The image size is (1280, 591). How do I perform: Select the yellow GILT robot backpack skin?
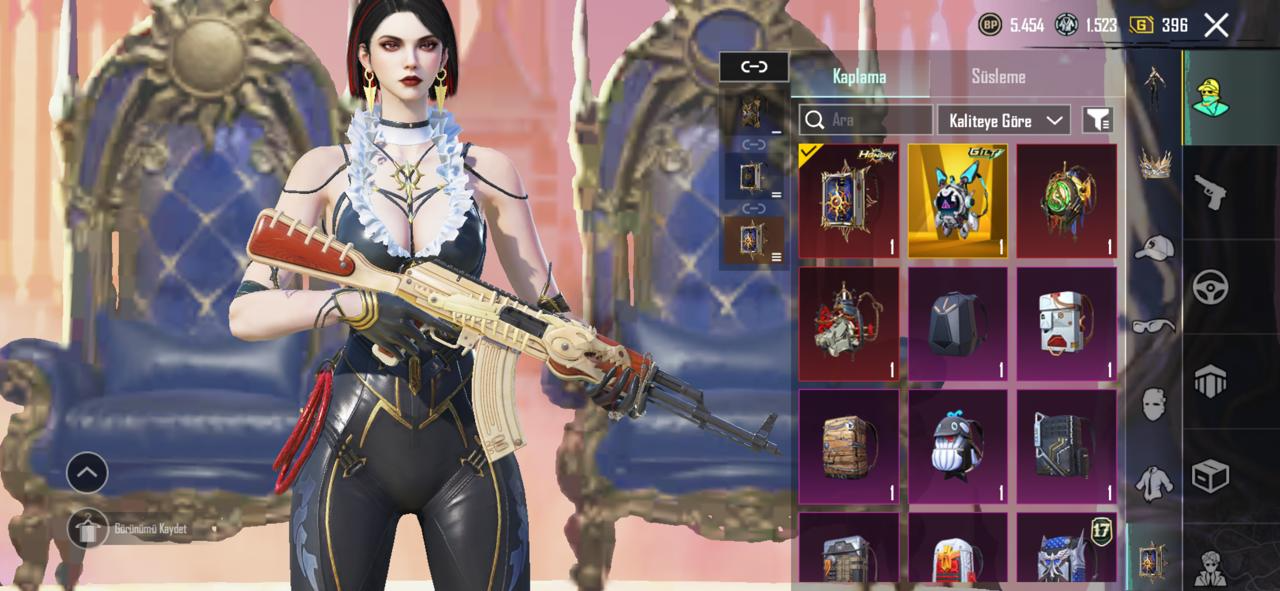(957, 201)
